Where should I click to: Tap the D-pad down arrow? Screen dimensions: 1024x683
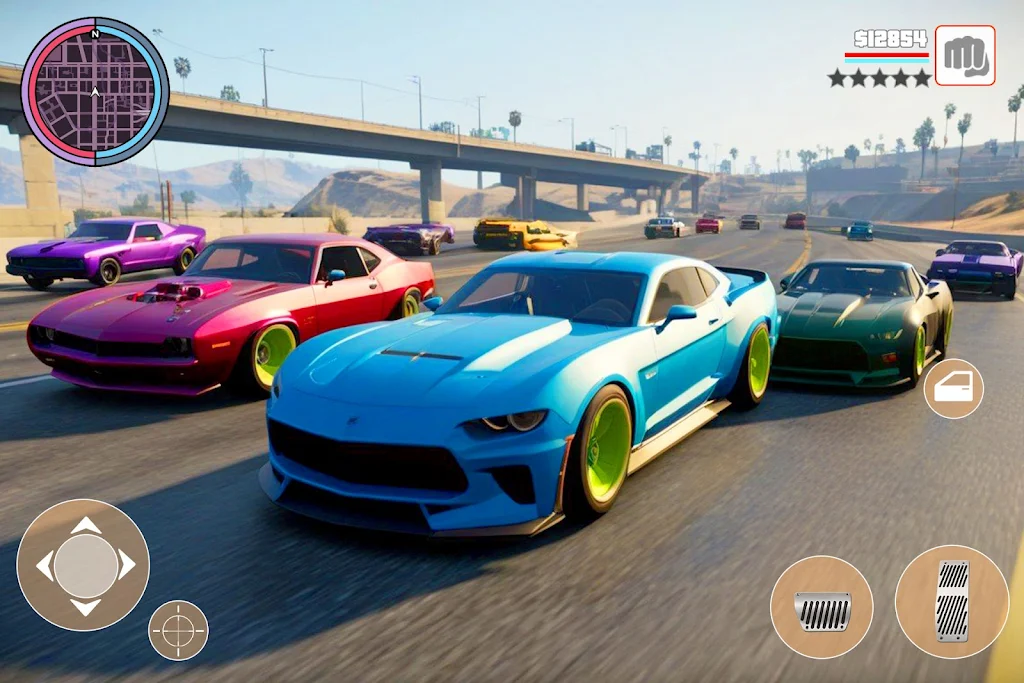(x=85, y=606)
